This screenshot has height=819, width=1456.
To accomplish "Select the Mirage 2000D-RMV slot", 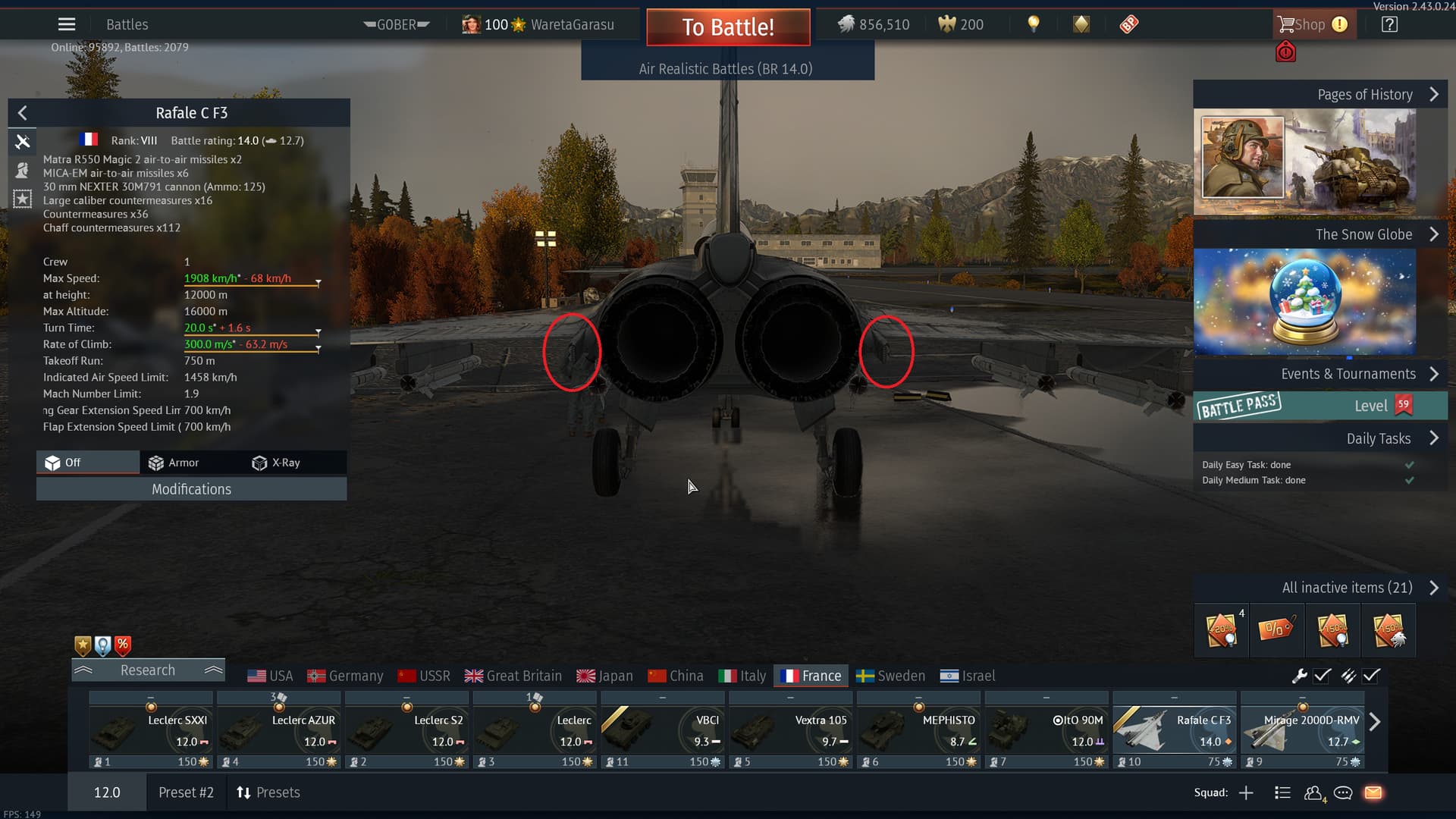I will coord(1302,730).
